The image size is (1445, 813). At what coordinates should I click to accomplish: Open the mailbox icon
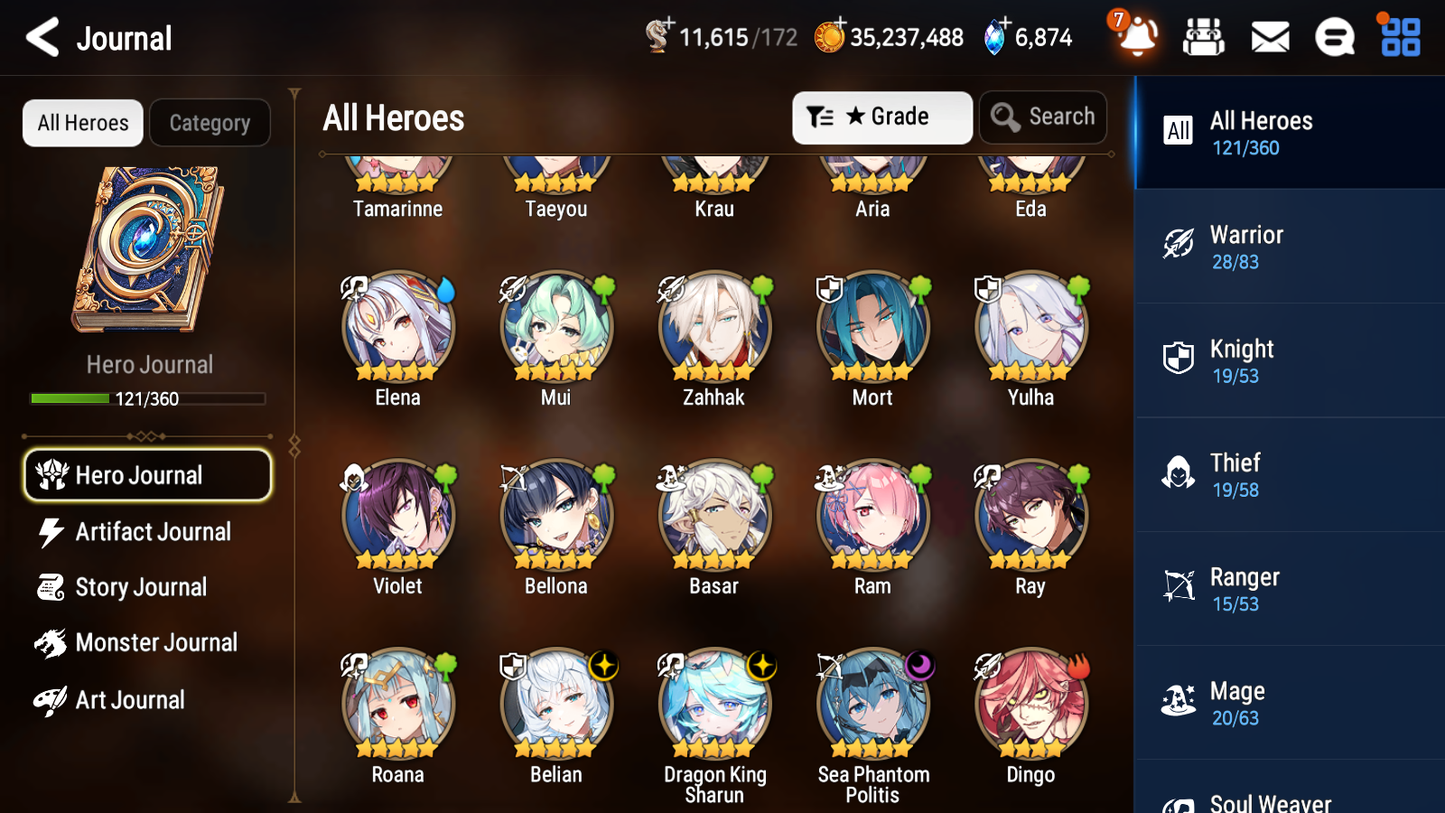coord(1270,36)
